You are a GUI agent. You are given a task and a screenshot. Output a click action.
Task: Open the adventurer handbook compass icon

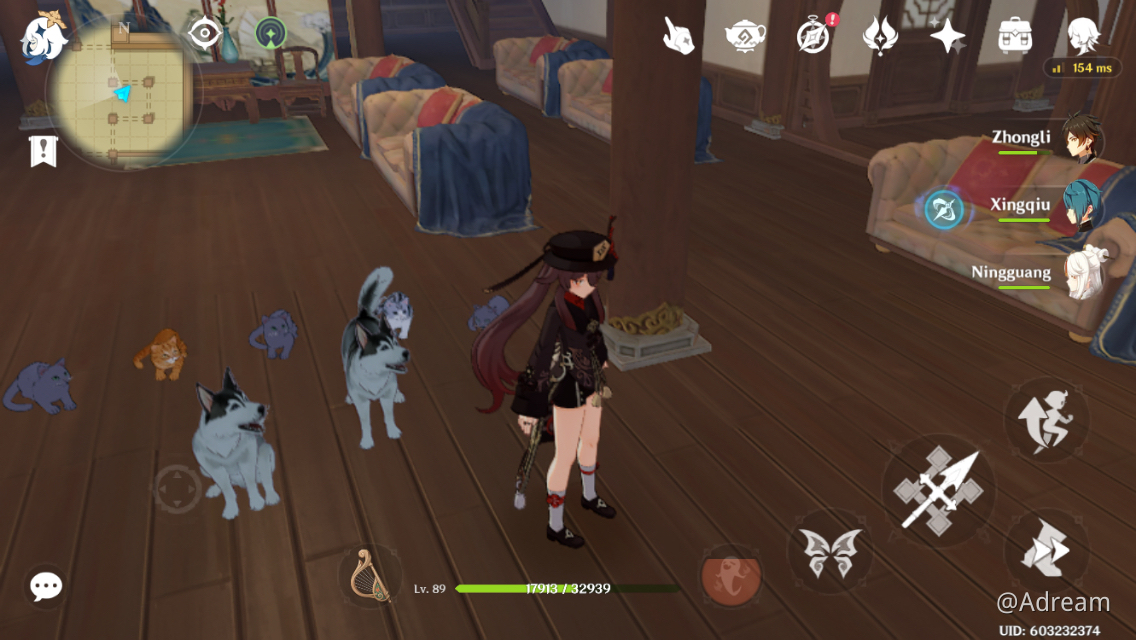813,36
